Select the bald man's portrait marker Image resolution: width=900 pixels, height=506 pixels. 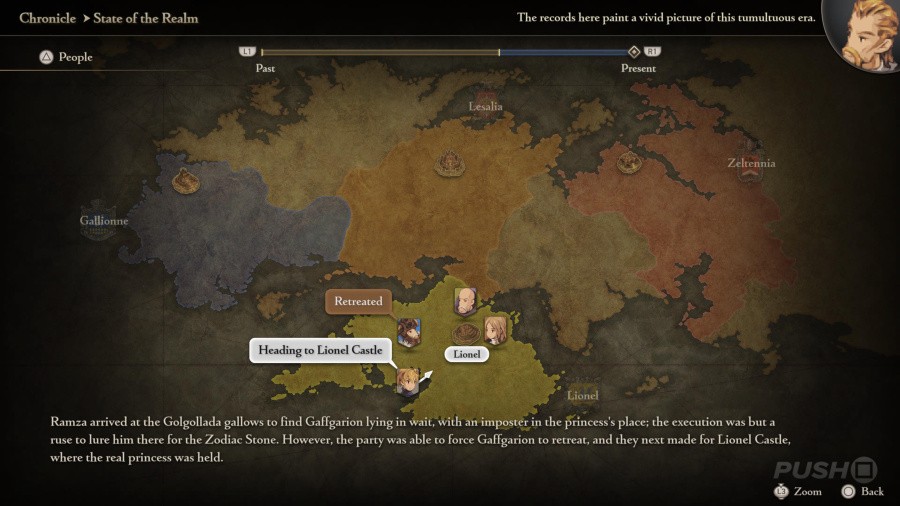[x=465, y=300]
